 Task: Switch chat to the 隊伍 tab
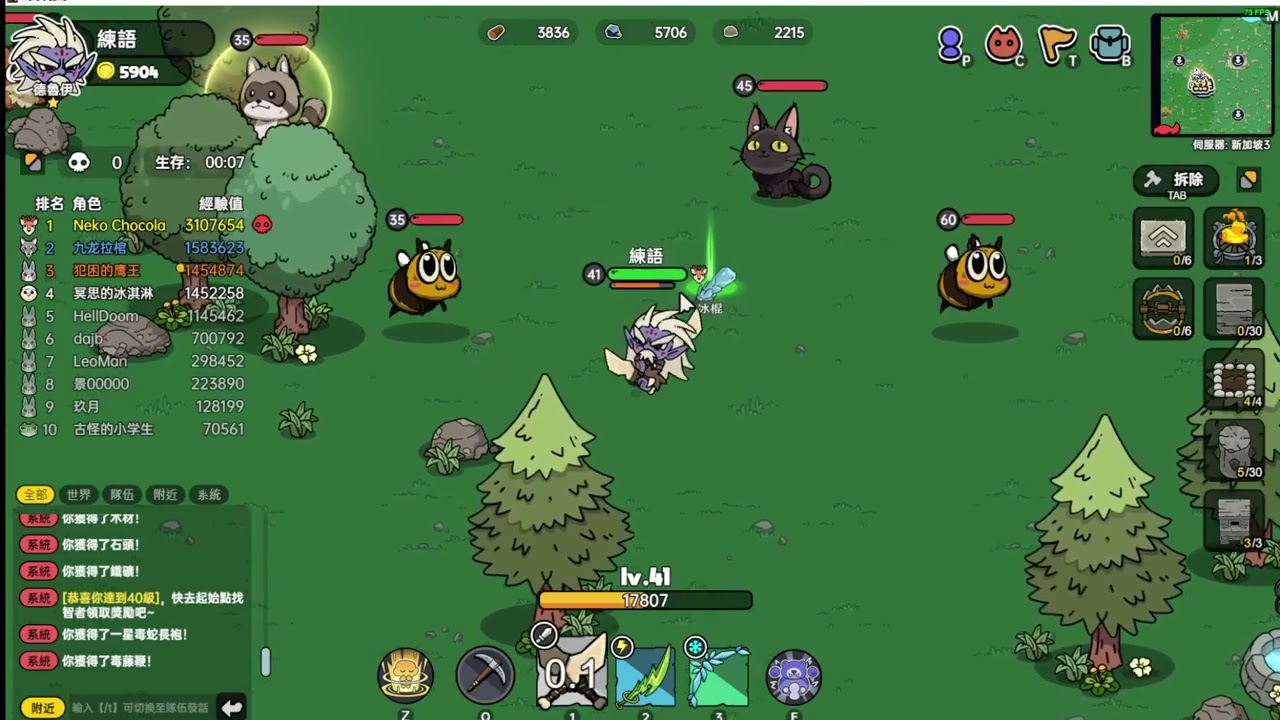point(122,495)
